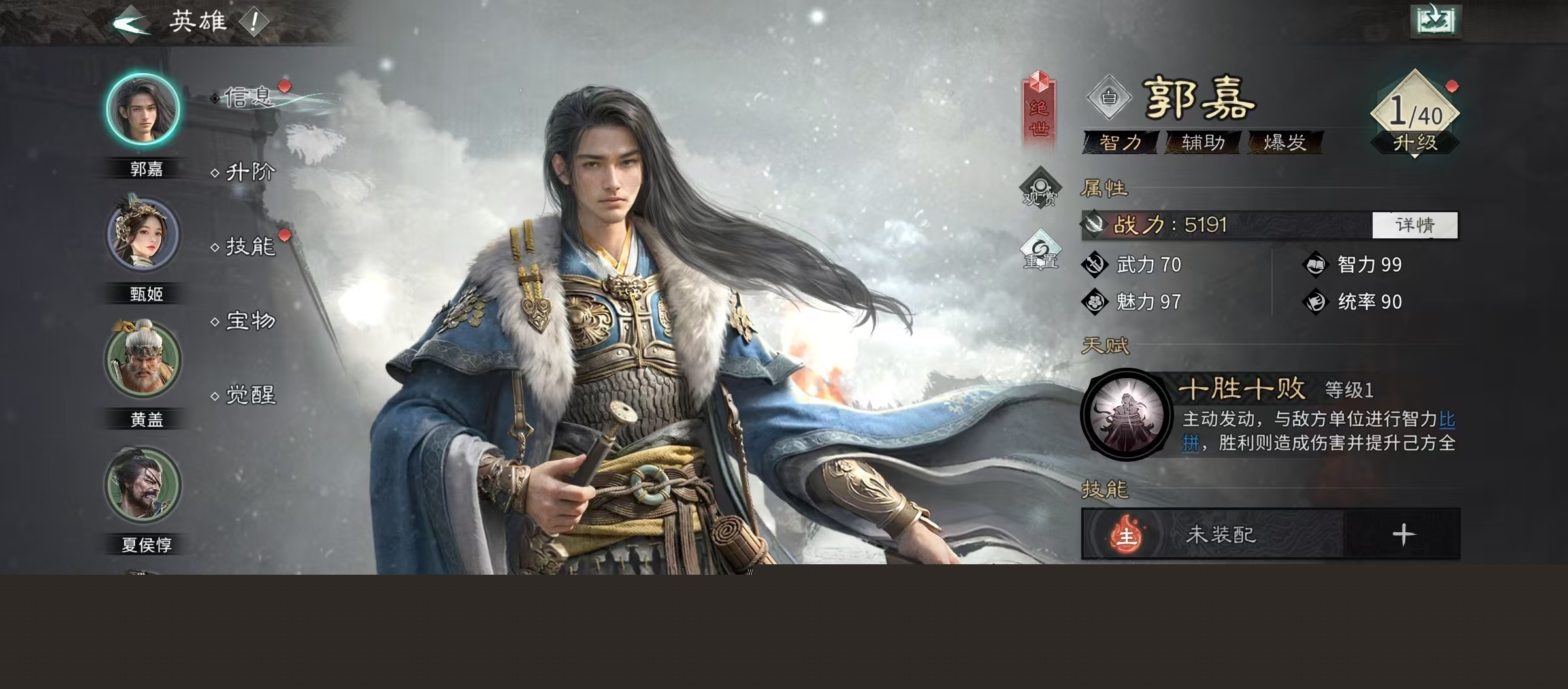
Task: View the 十胜十败 talent icon
Action: [1126, 415]
